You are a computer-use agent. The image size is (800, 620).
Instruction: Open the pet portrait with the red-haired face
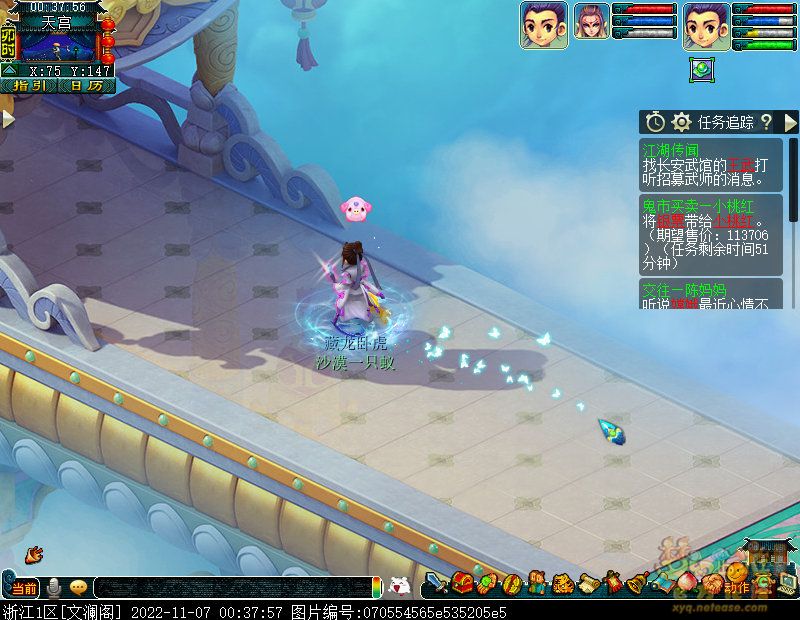tap(591, 25)
